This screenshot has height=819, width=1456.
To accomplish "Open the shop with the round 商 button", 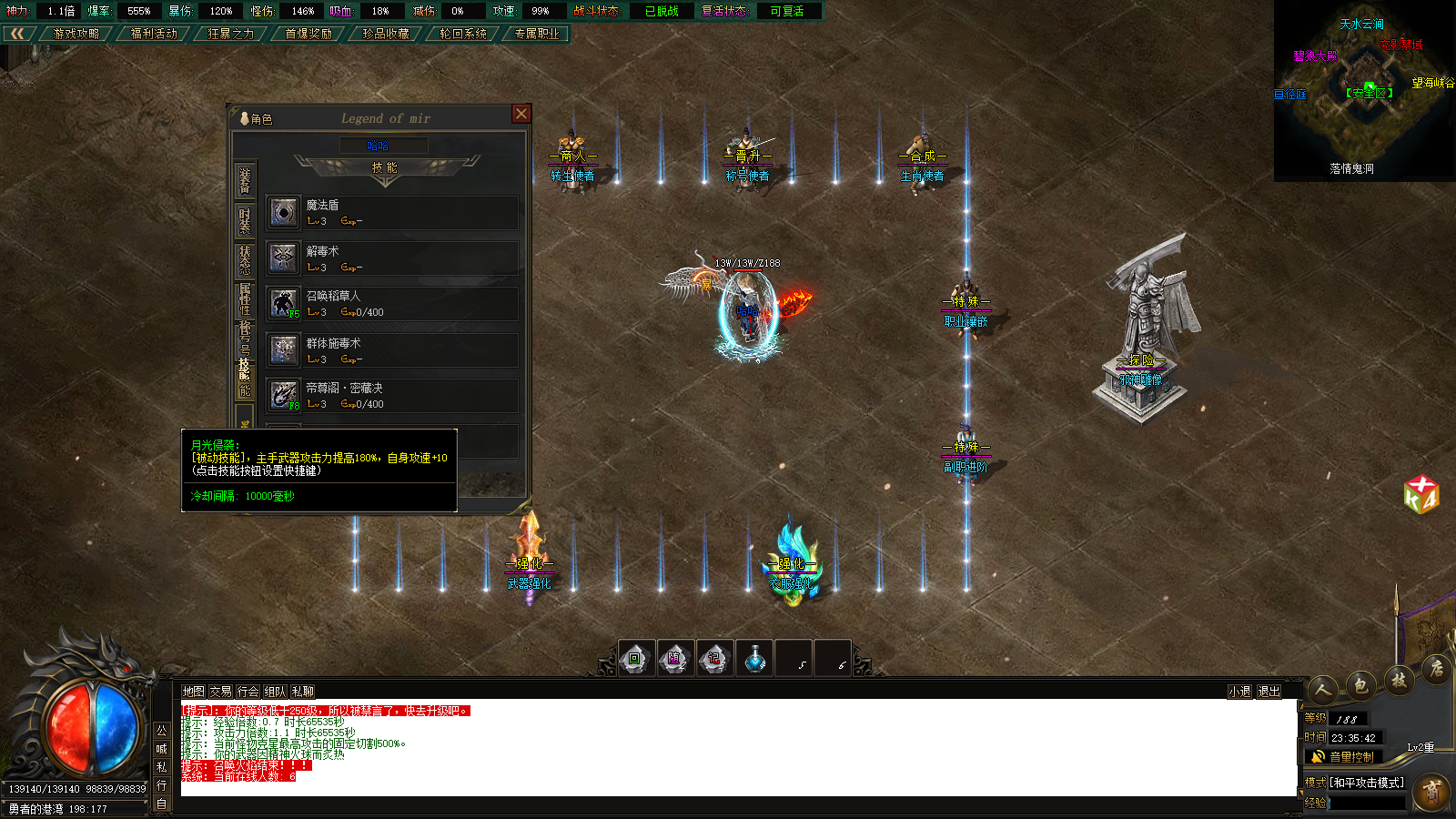I will (x=1431, y=793).
